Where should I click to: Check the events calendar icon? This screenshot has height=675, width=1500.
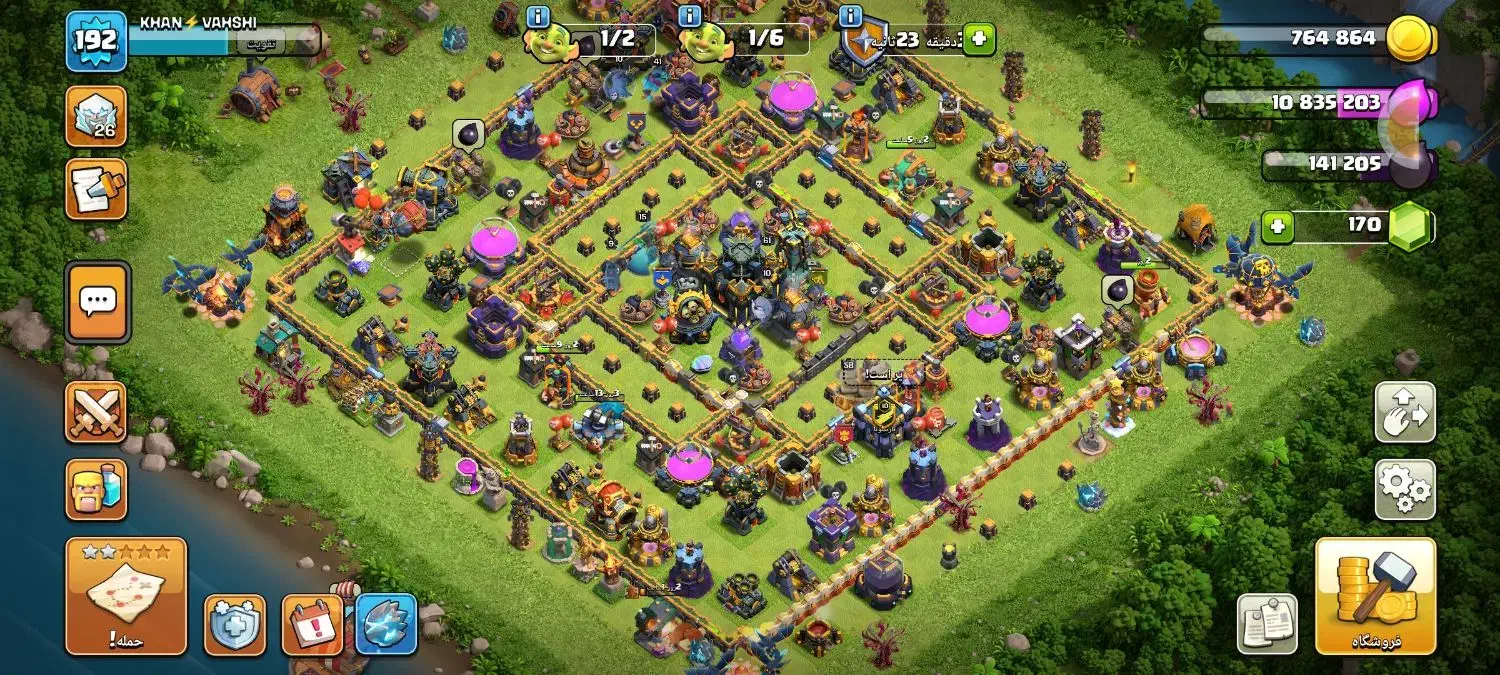312,625
